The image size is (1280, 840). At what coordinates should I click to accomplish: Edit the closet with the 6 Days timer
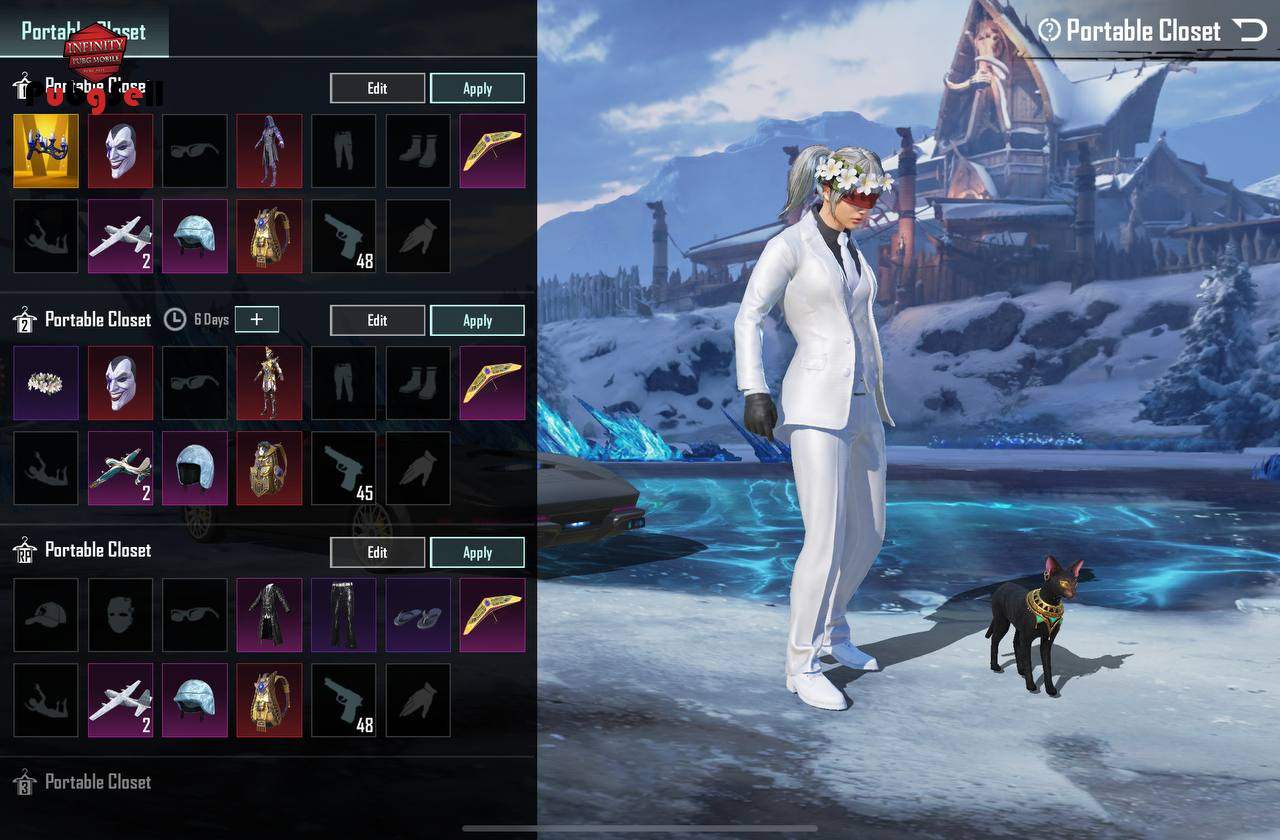pos(377,320)
